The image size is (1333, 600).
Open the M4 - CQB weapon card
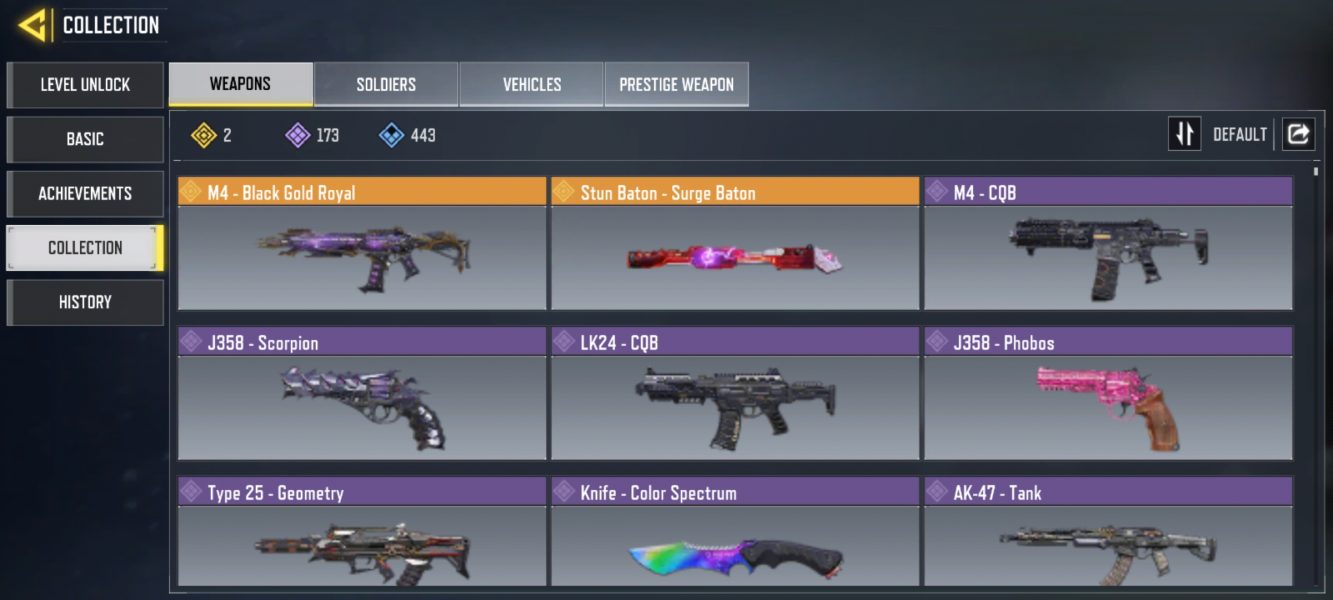pyautogui.click(x=1108, y=256)
